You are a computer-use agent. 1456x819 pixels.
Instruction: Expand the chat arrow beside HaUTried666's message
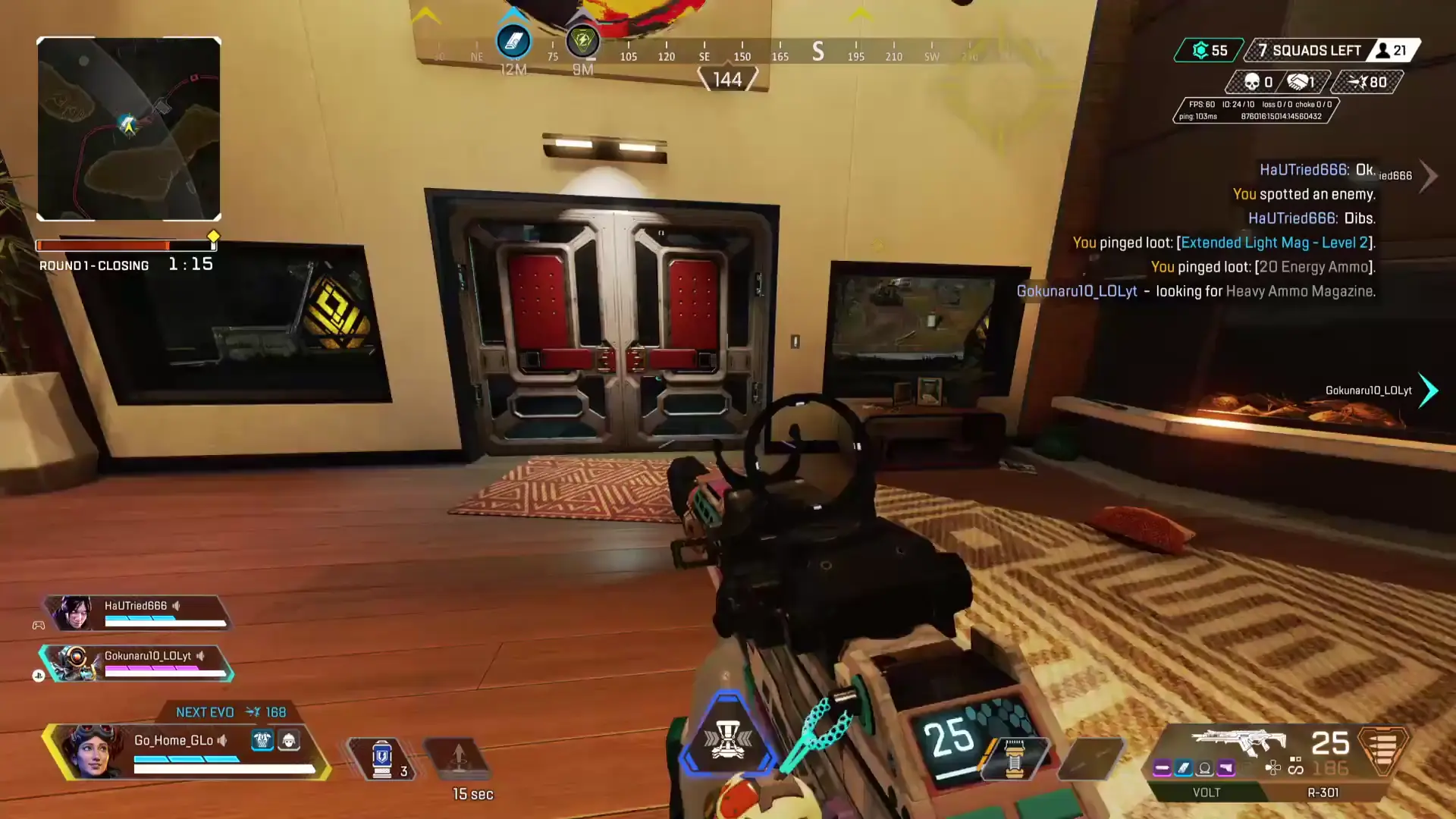[1429, 176]
